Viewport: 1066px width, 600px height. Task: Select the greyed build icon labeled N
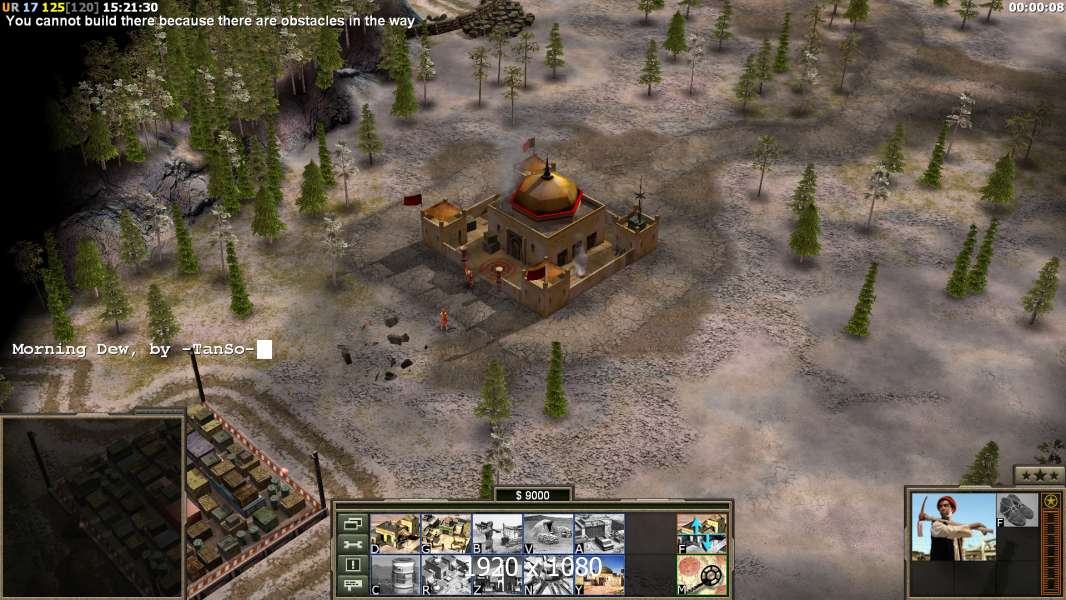(x=548, y=574)
